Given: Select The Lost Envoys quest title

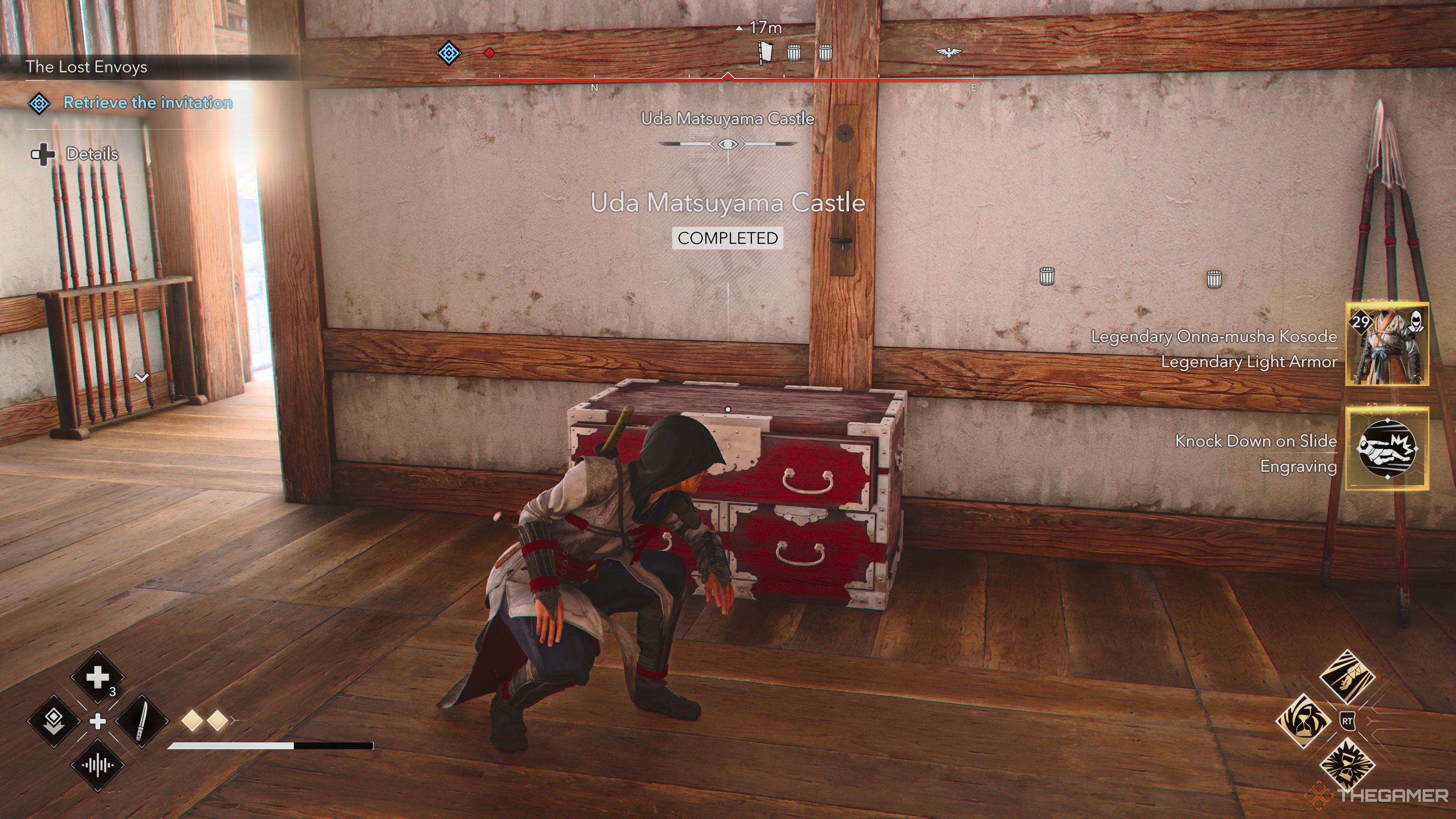Looking at the screenshot, I should coord(86,67).
